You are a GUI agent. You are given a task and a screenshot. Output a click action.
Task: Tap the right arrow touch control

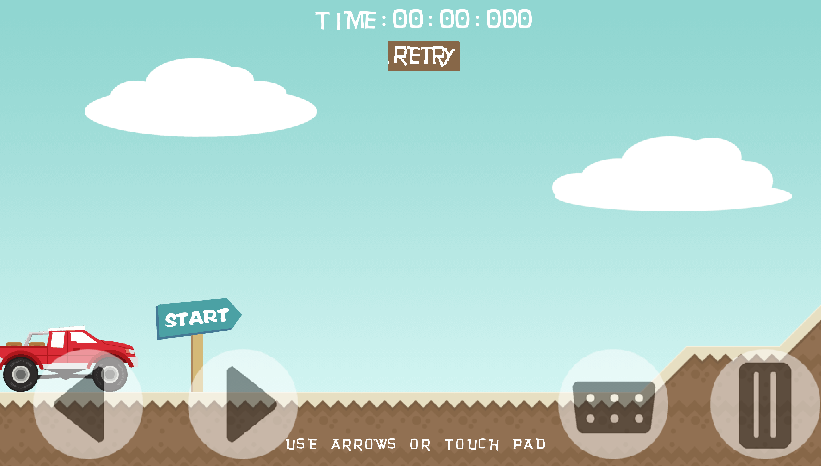pos(243,404)
